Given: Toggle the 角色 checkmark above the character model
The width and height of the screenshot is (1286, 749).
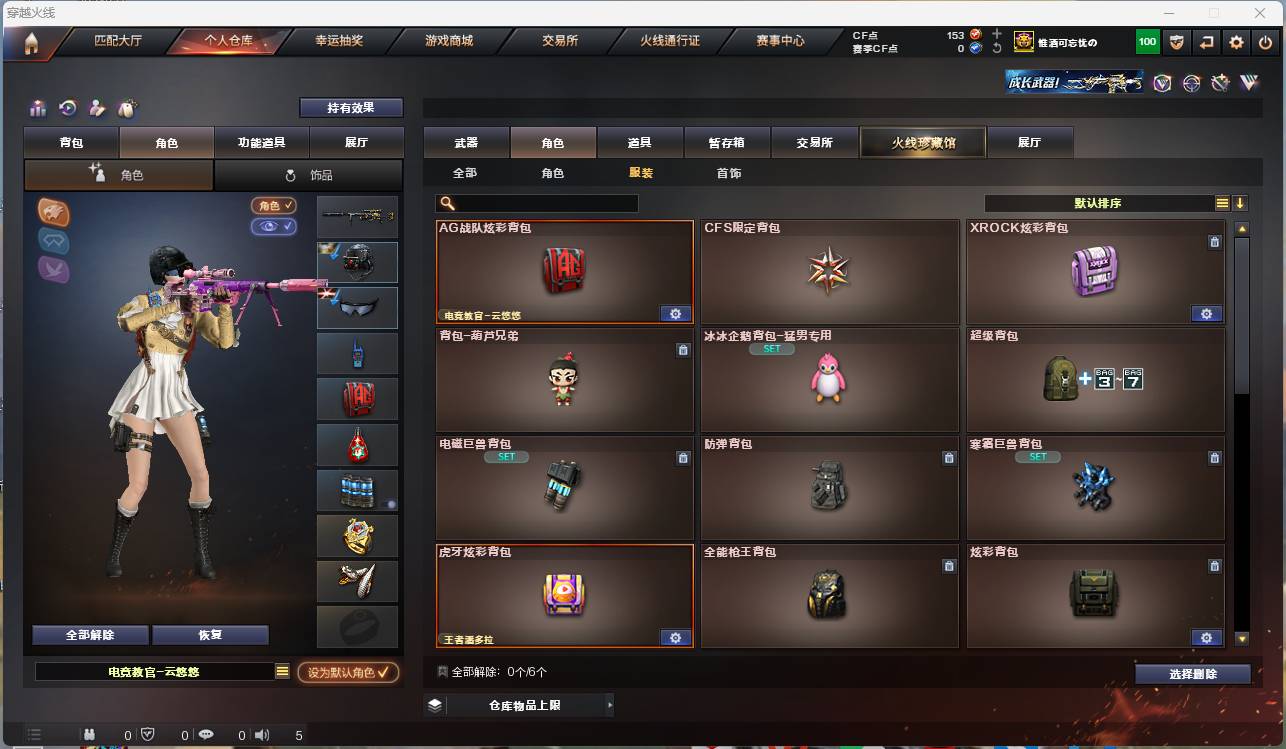Looking at the screenshot, I should point(273,206).
